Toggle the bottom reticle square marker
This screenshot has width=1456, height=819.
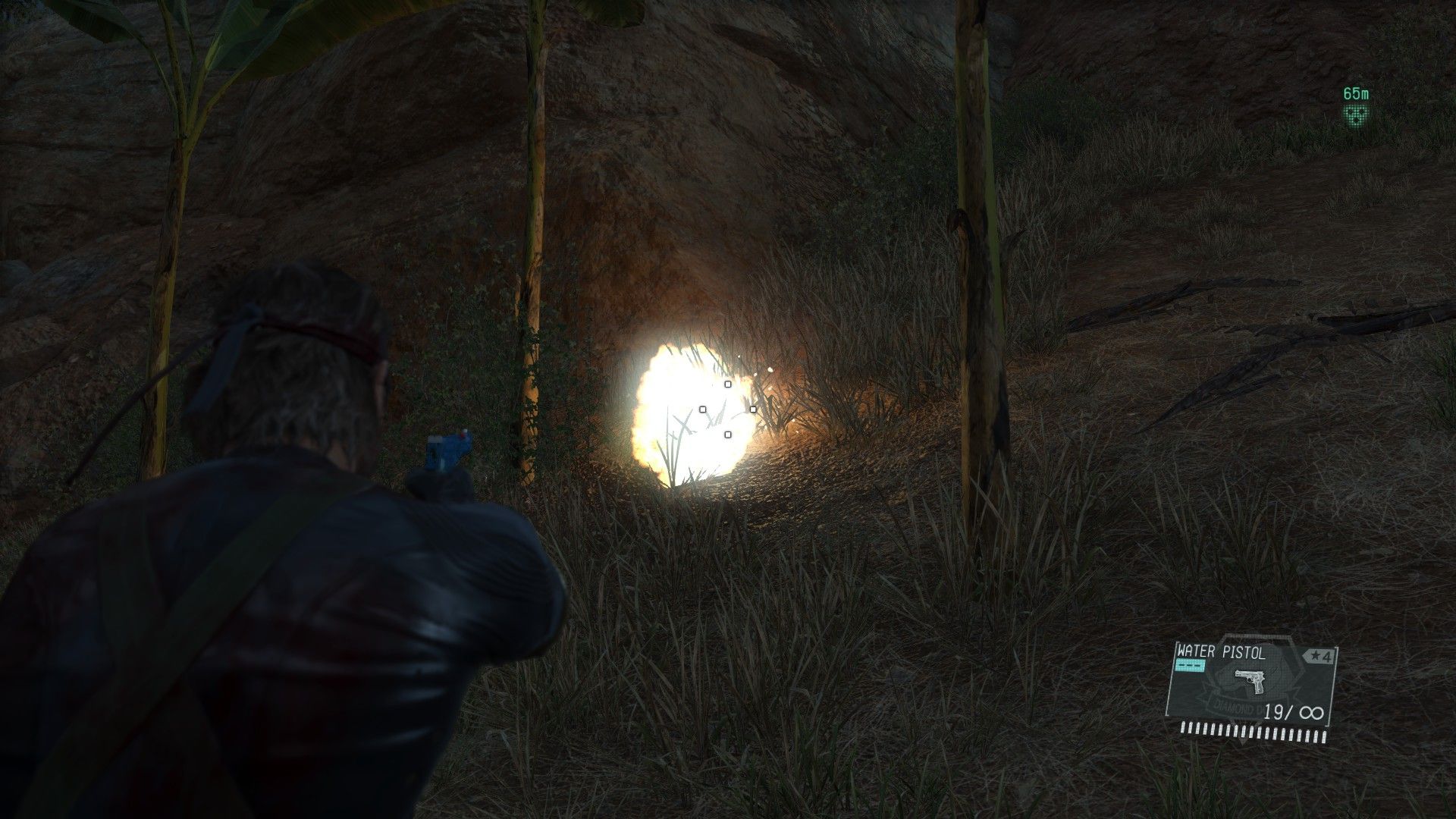pos(728,435)
